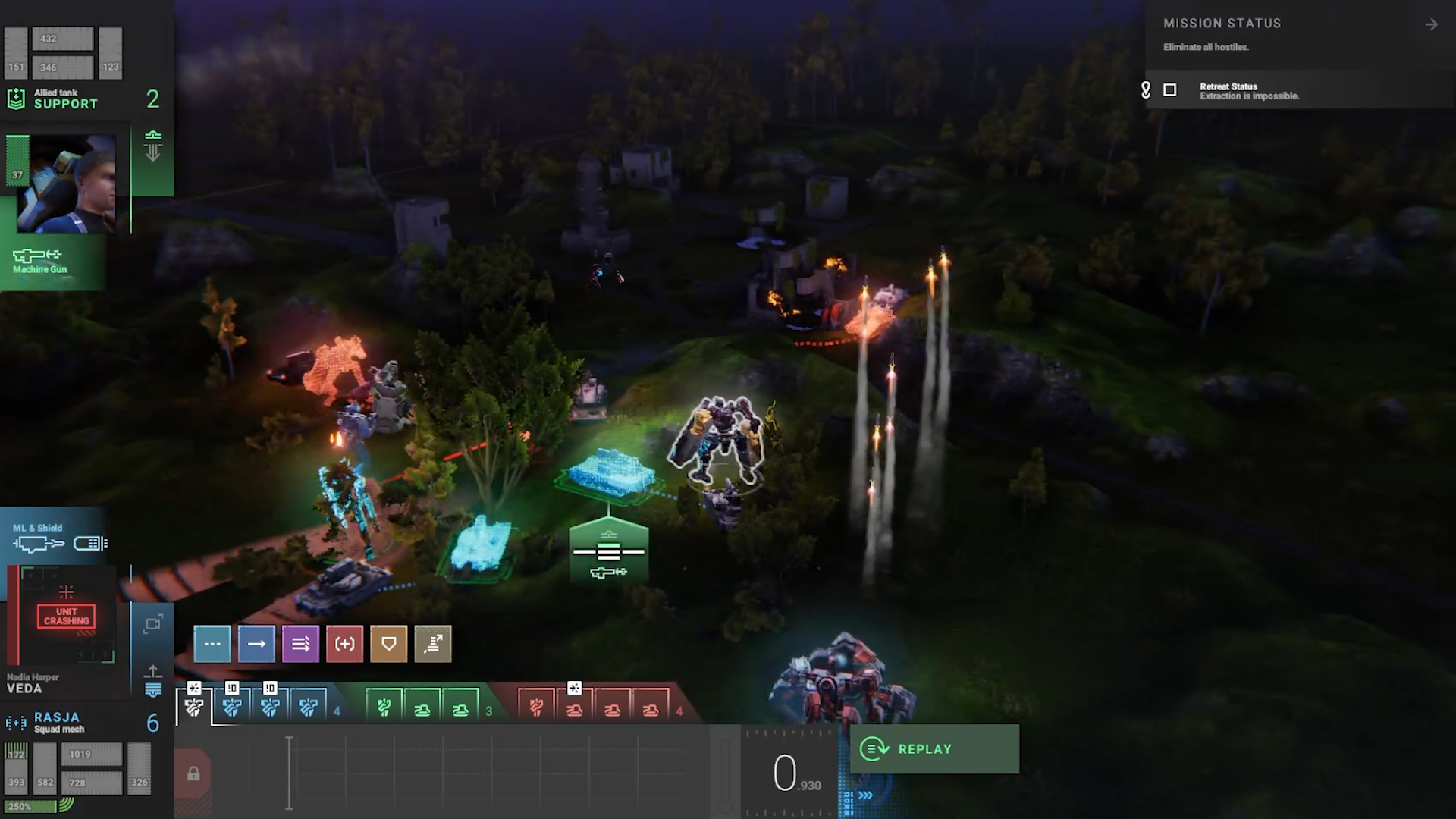Viewport: 1456px width, 819px height.
Task: Toggle the camera view icon
Action: (x=152, y=624)
